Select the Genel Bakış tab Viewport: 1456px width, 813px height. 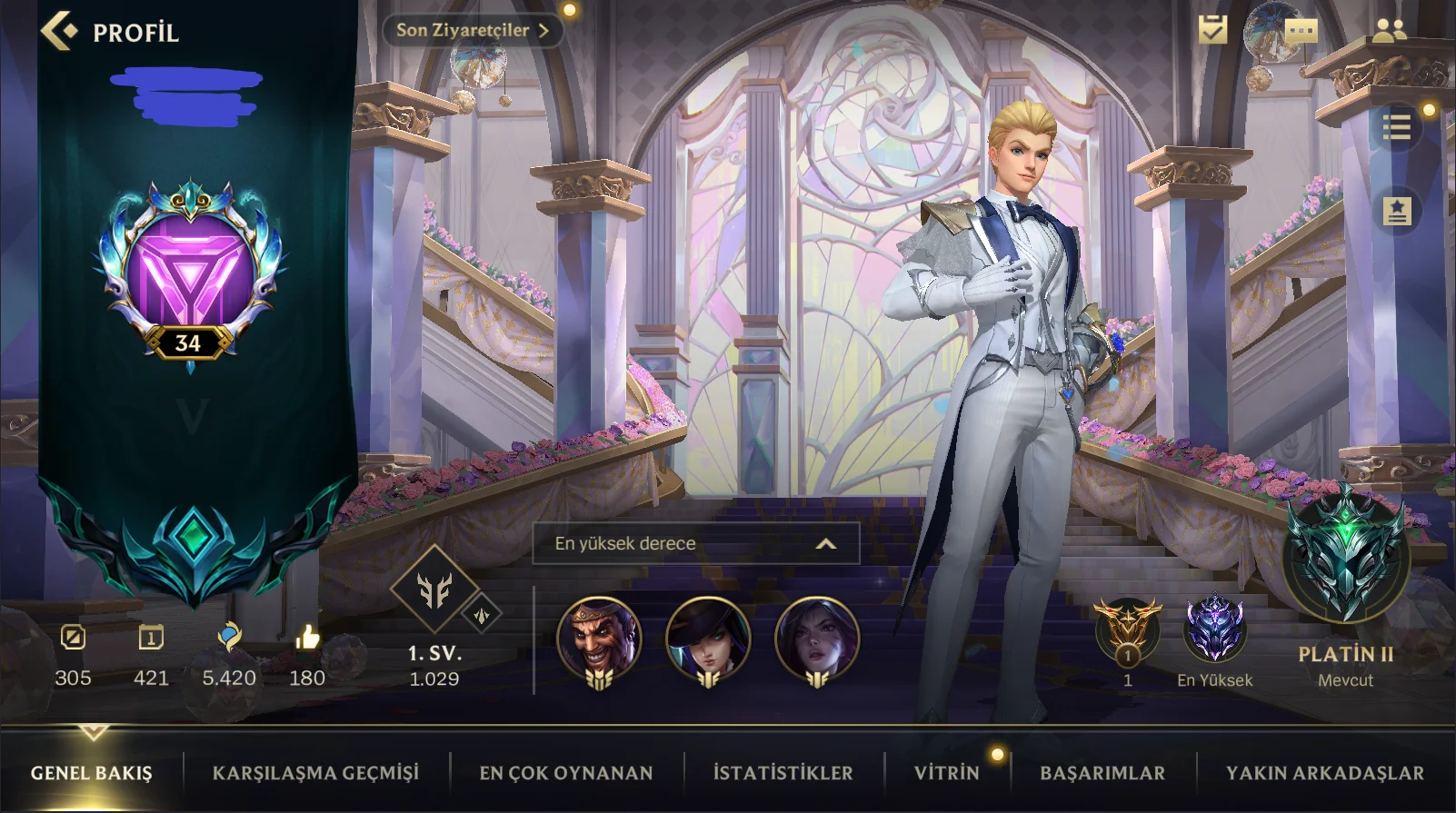click(x=92, y=773)
